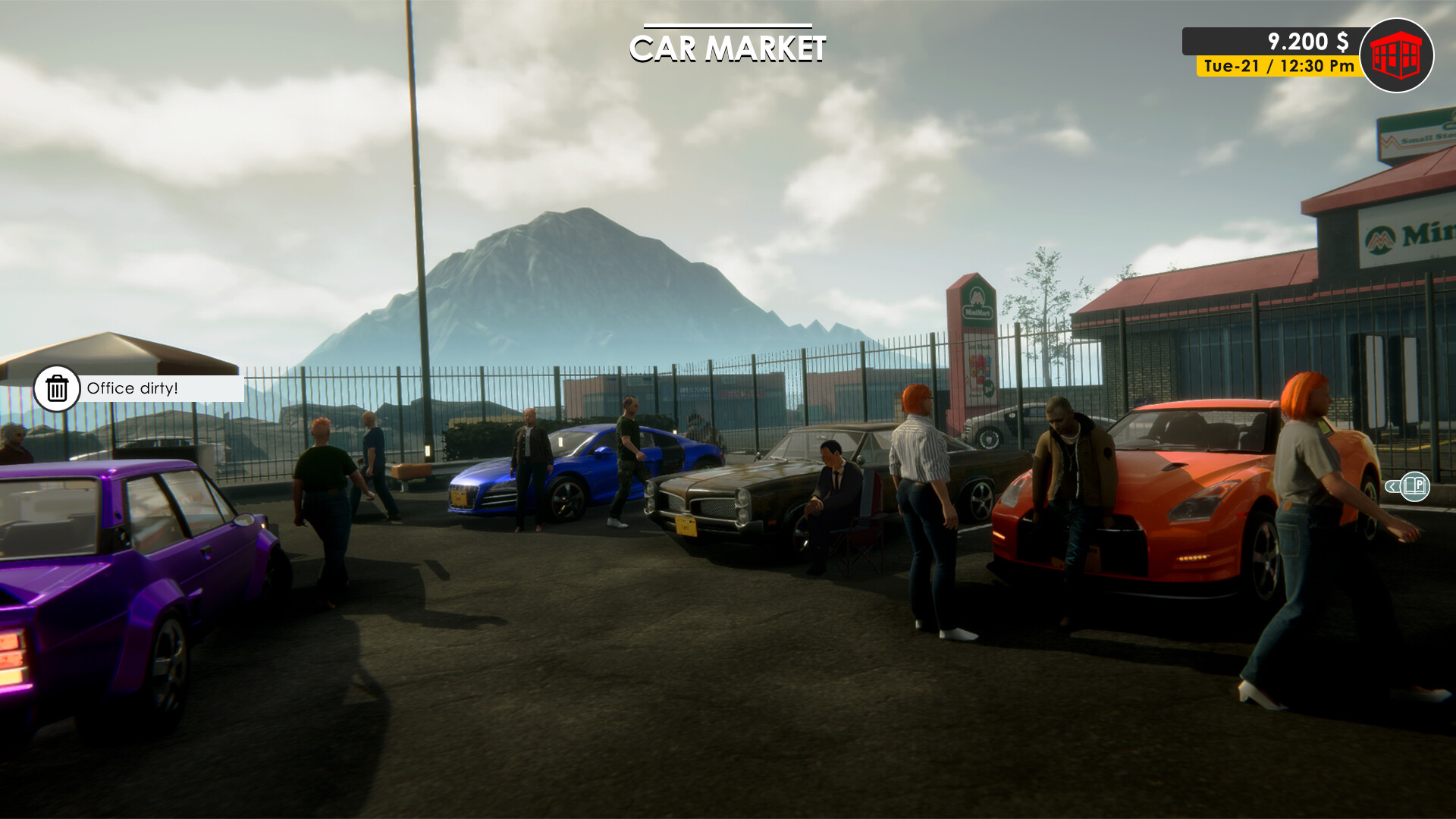Viewport: 1456px width, 819px height.
Task: Collapse the catalog panel with the left chevron
Action: pyautogui.click(x=1392, y=487)
